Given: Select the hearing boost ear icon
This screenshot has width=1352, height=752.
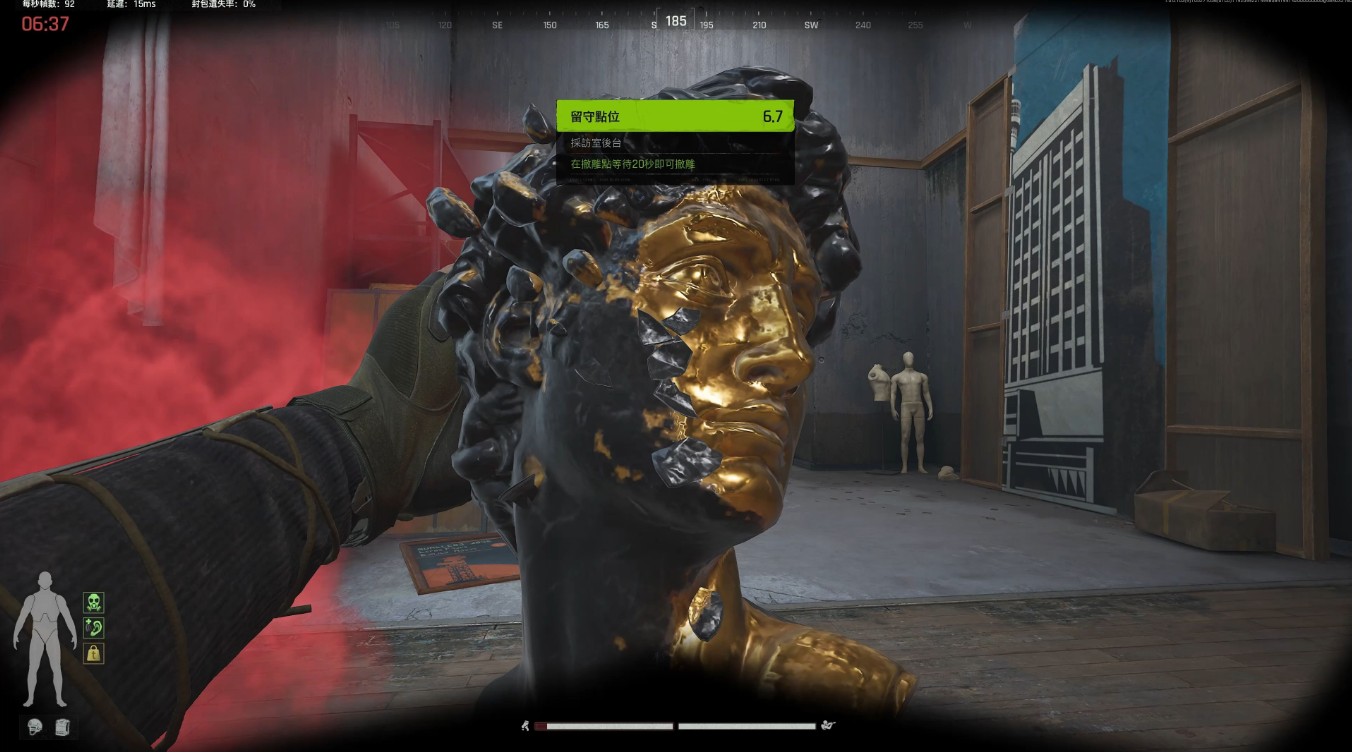Looking at the screenshot, I should point(93,628).
